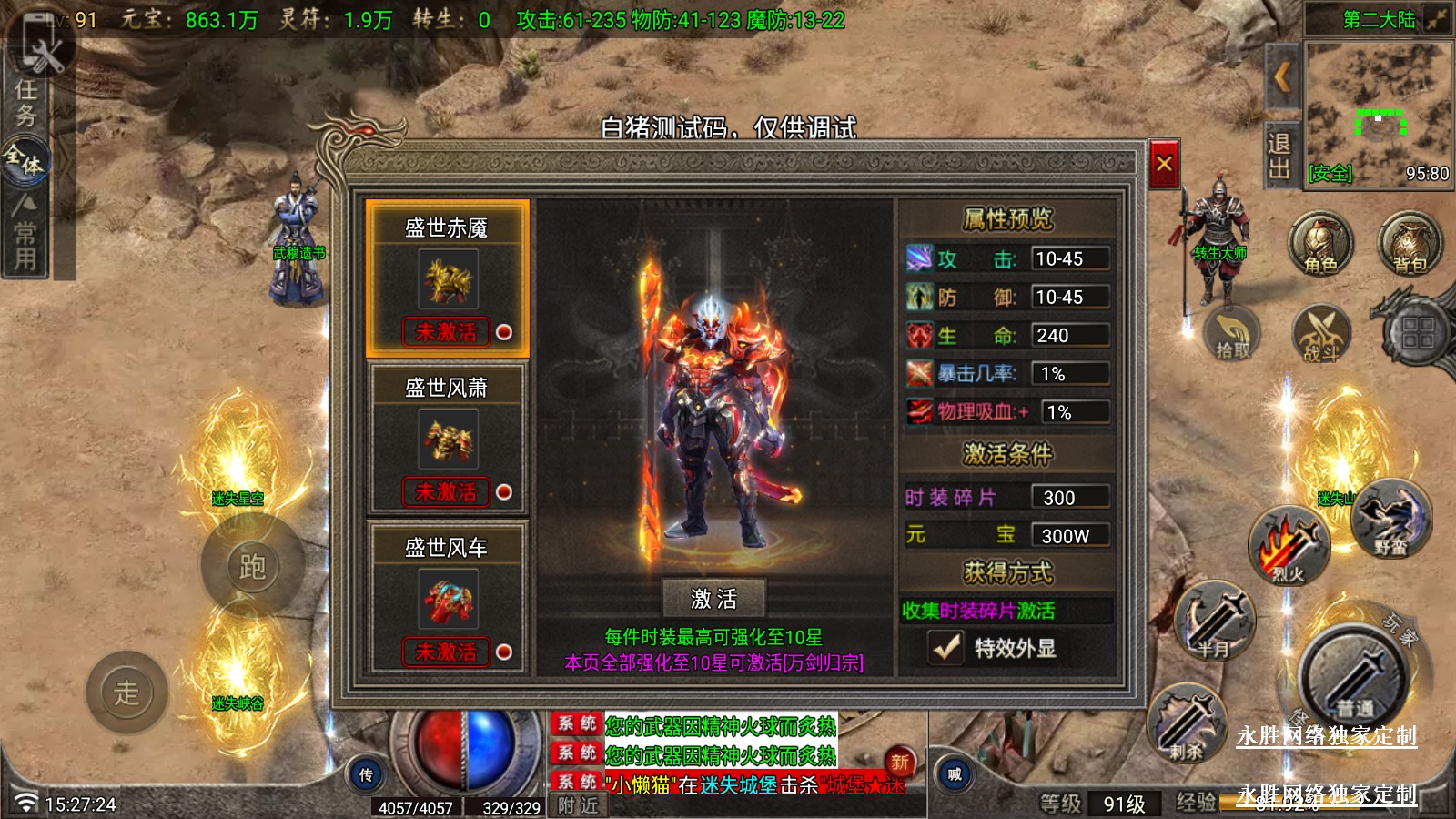This screenshot has width=1456, height=819.
Task: Switch the 战斗 combat mode icon
Action: 1321,334
